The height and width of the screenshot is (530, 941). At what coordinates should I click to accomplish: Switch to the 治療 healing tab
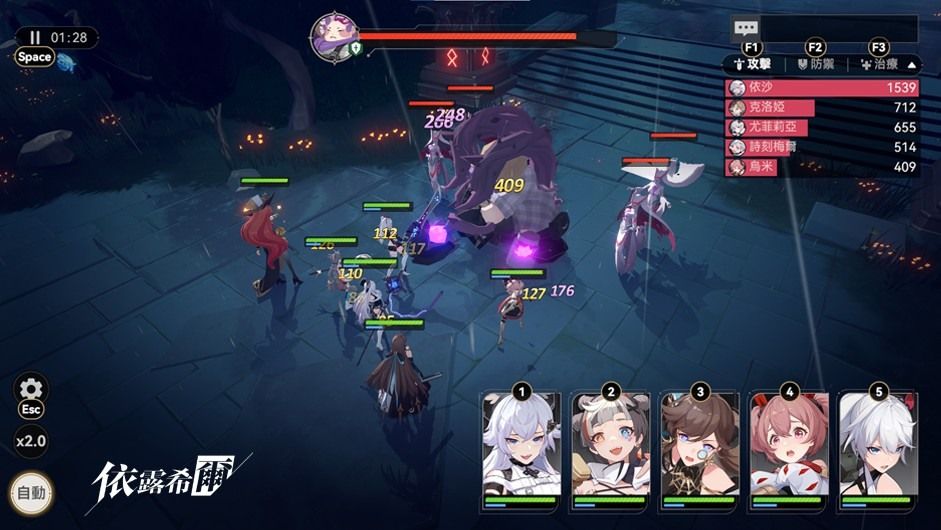pyautogui.click(x=878, y=63)
